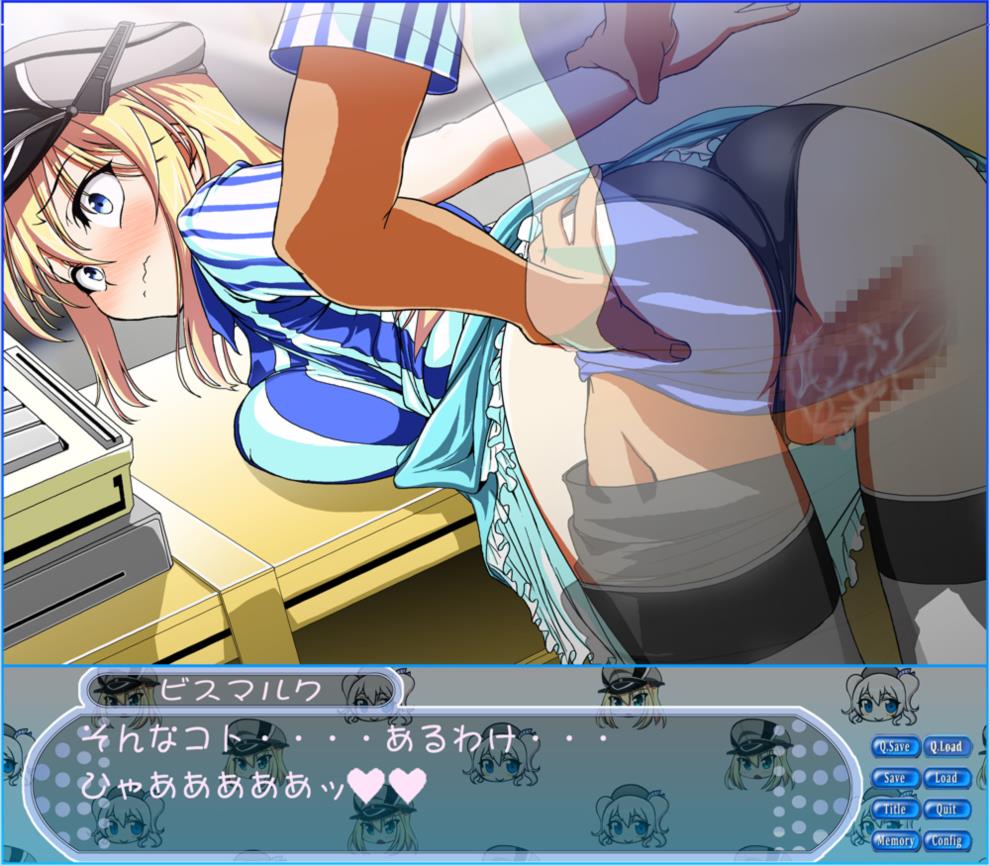Quit the game
This screenshot has width=990, height=866.
point(945,809)
